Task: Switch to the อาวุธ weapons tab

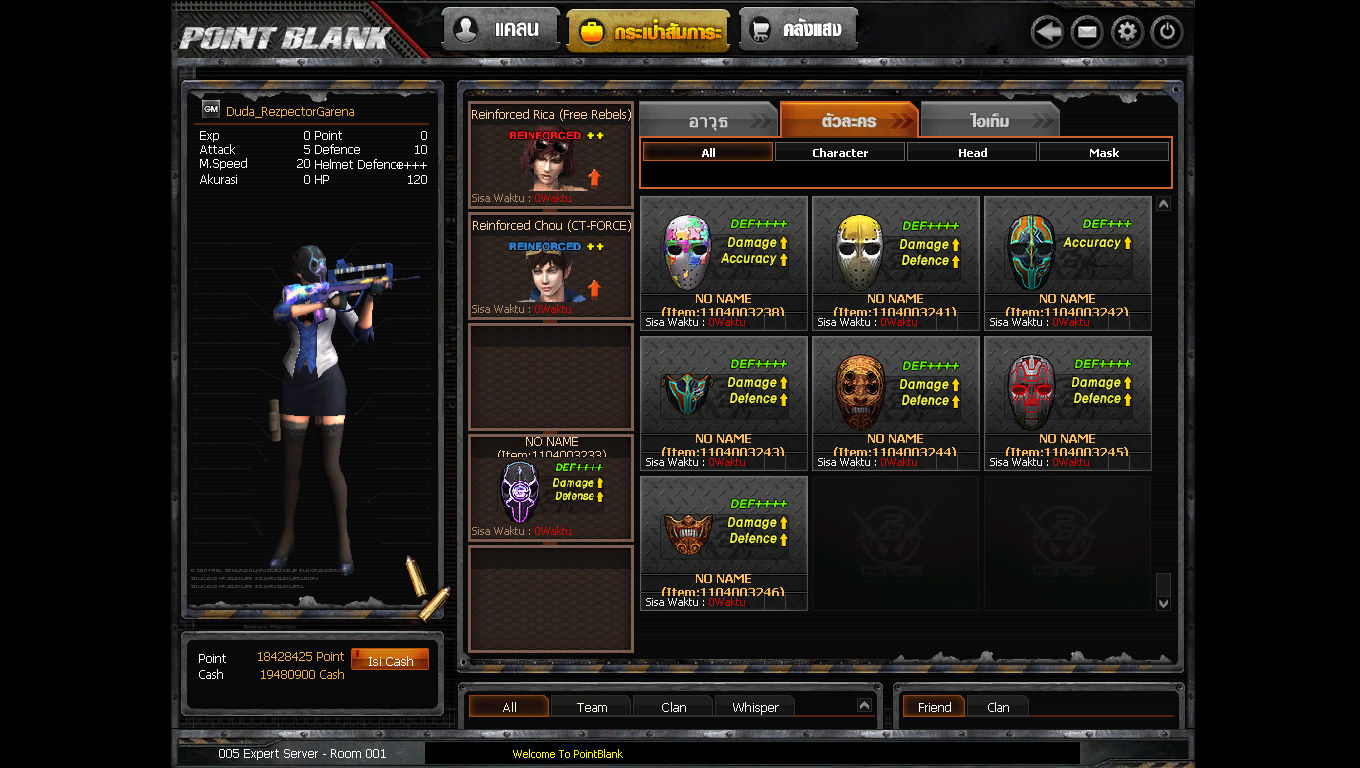Action: click(709, 119)
